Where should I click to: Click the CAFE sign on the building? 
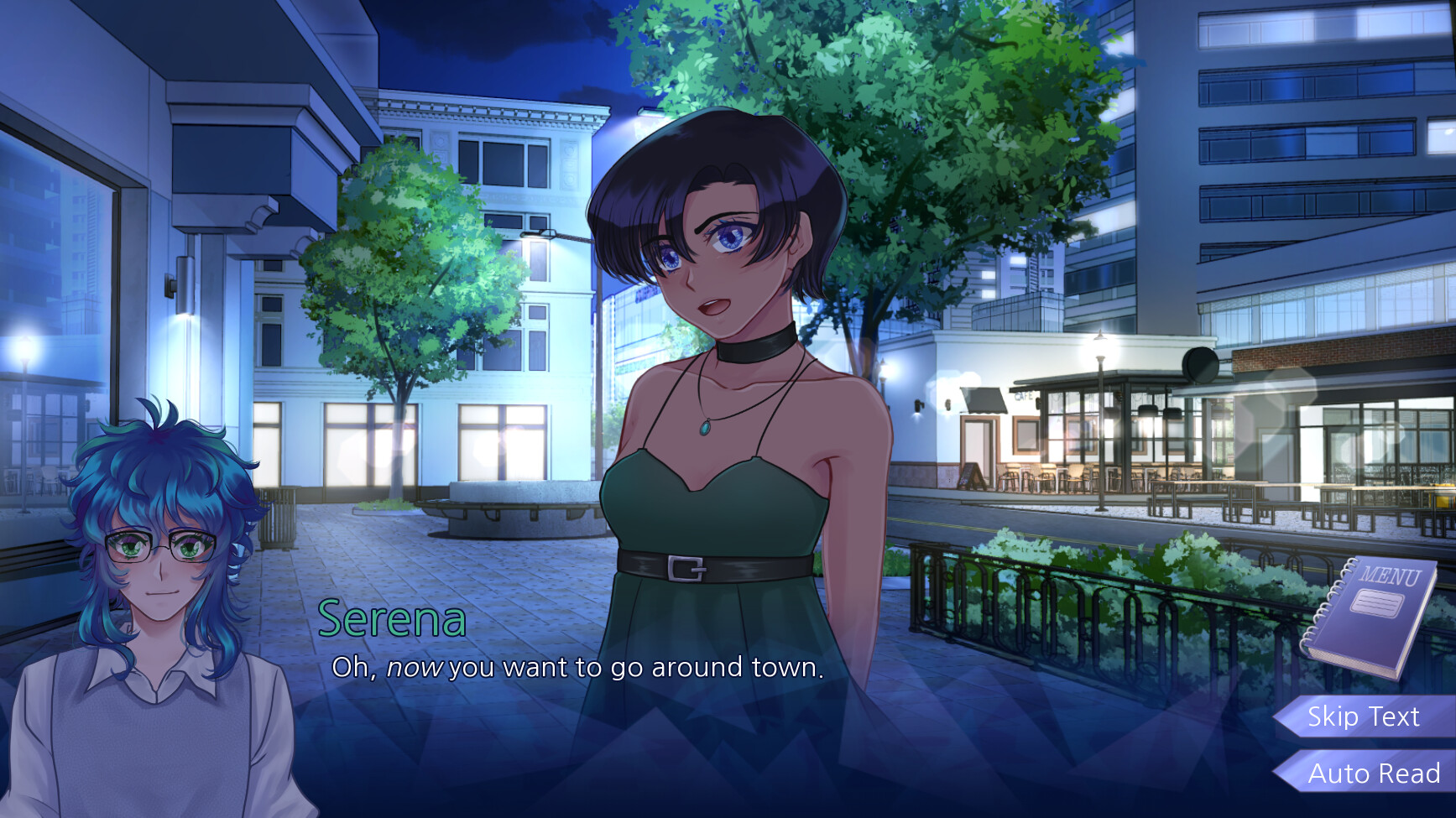[x=1024, y=395]
